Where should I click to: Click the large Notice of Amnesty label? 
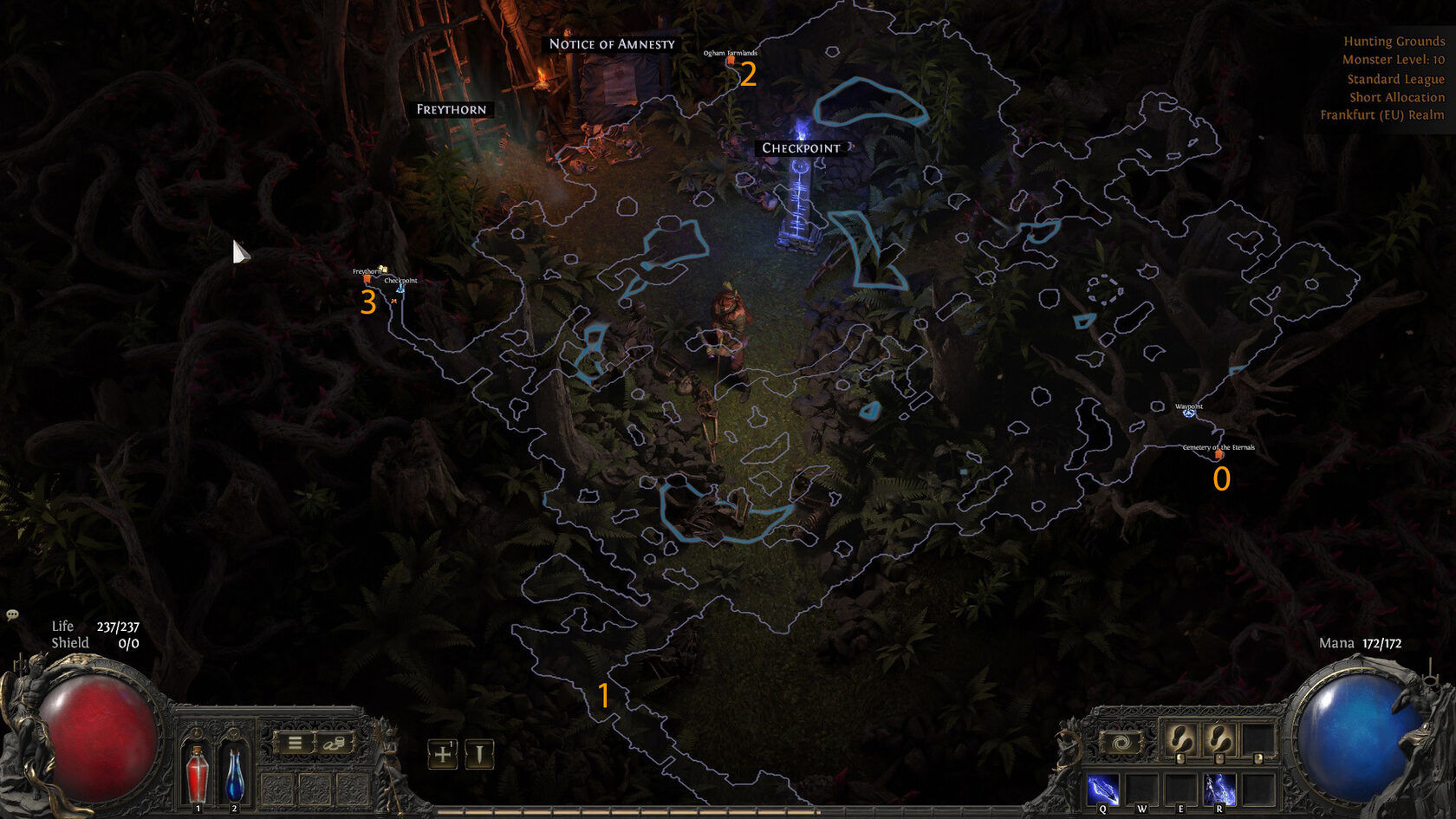pyautogui.click(x=612, y=44)
